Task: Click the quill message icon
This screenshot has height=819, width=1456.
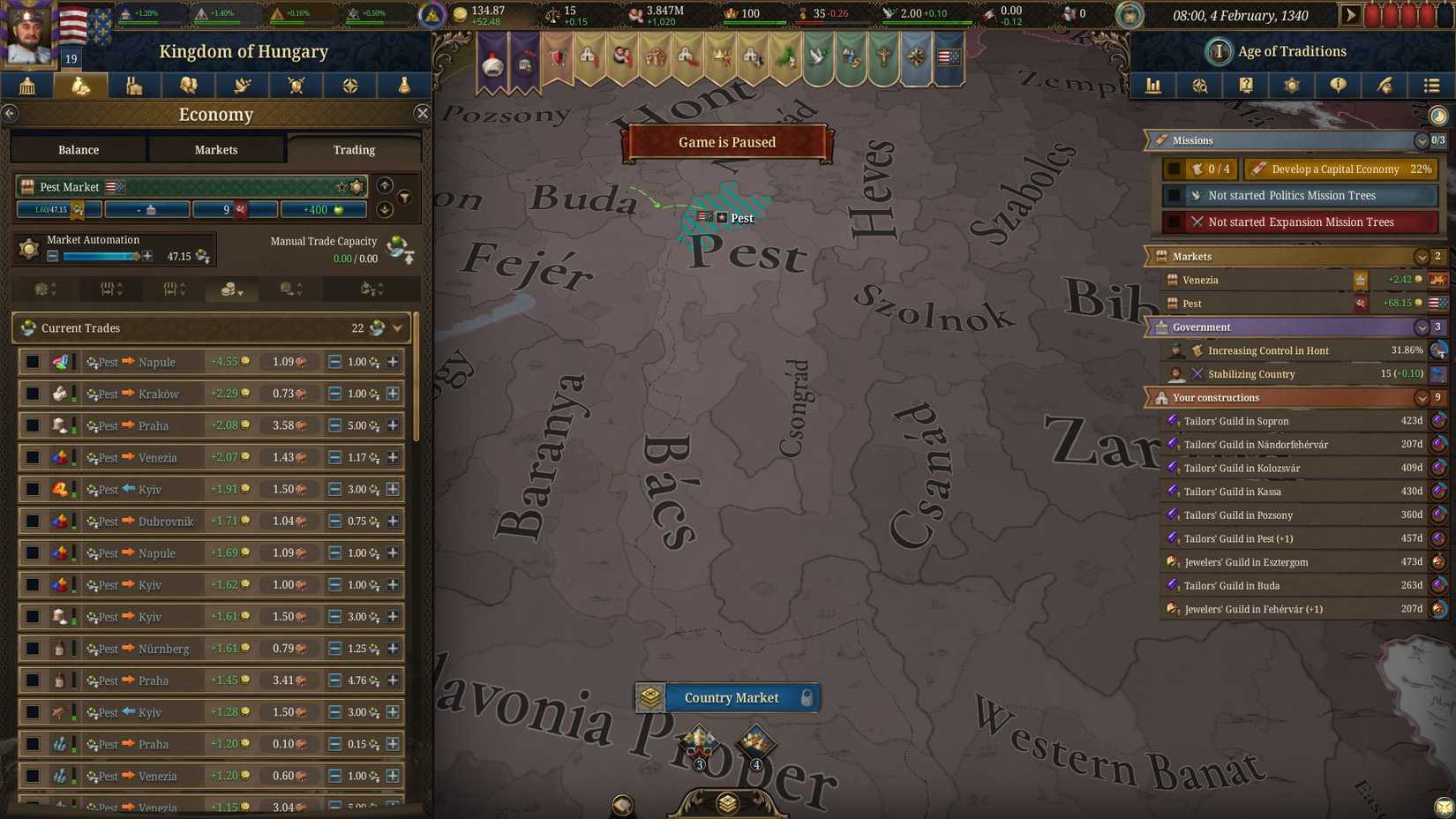Action: [x=1385, y=85]
